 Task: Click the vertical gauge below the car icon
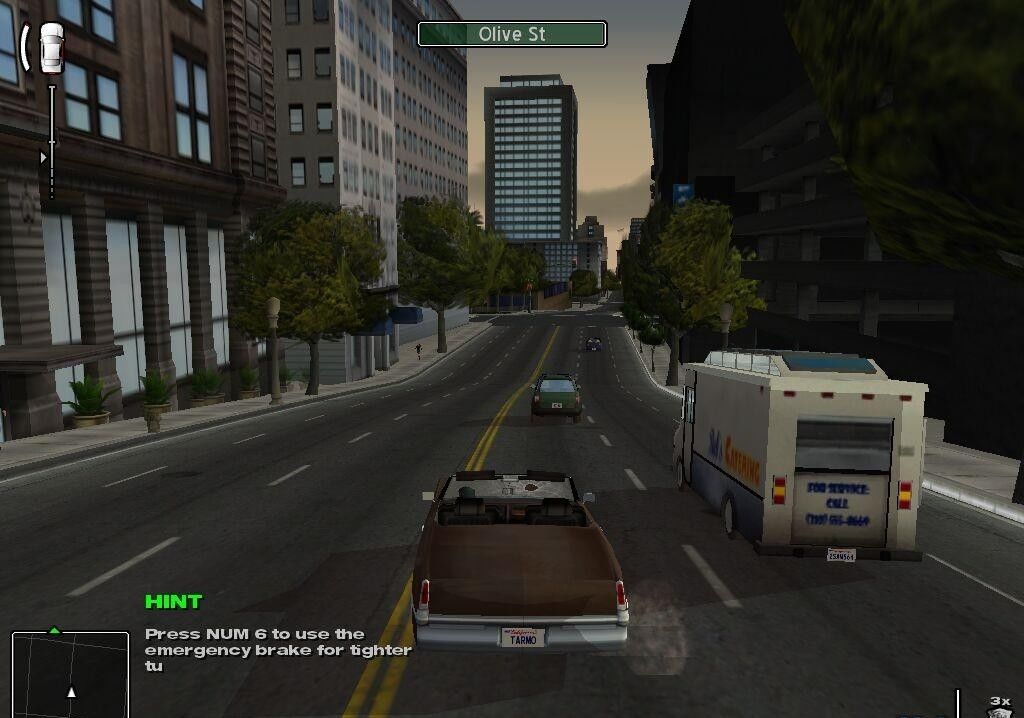(52, 140)
